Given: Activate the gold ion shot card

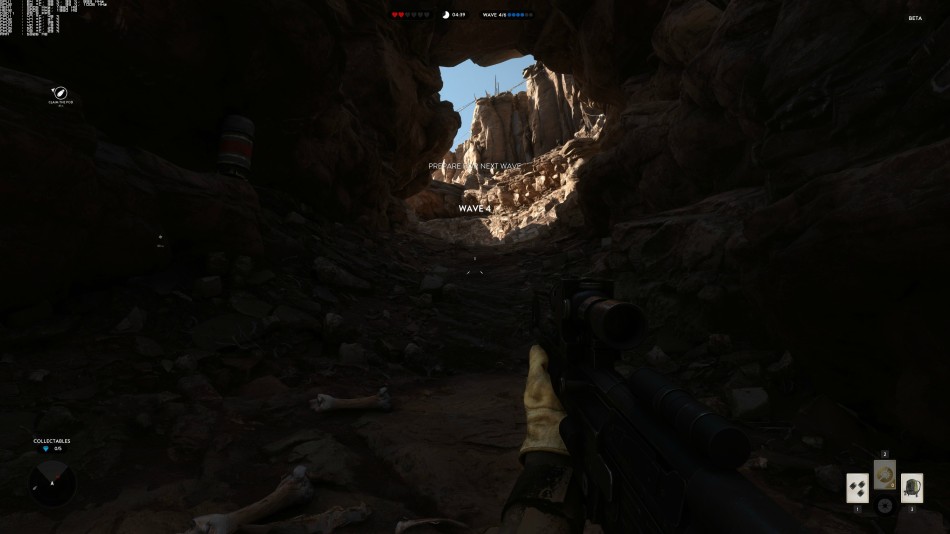Looking at the screenshot, I should [x=884, y=474].
